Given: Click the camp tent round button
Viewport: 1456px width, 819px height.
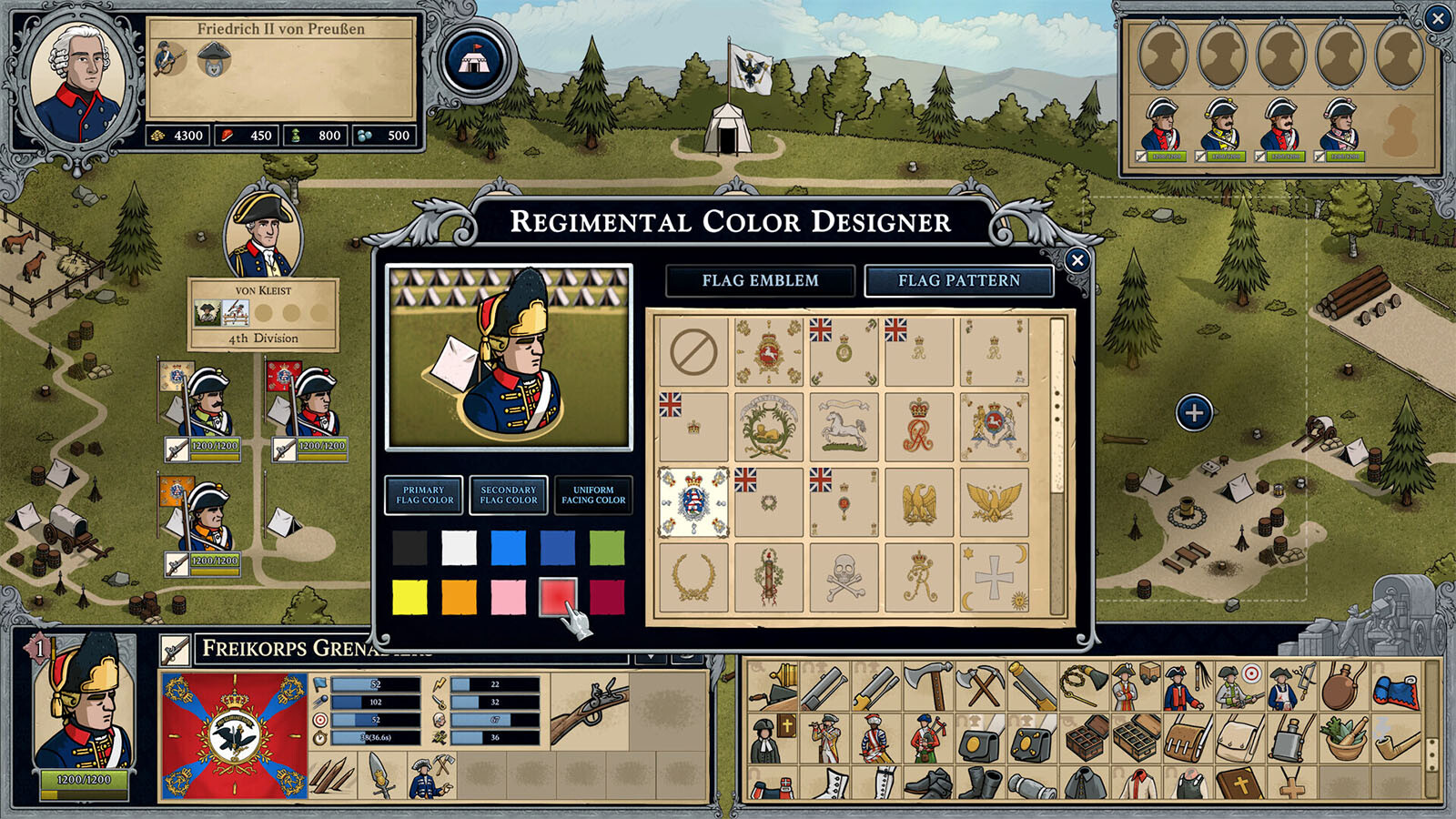Looking at the screenshot, I should pyautogui.click(x=475, y=60).
